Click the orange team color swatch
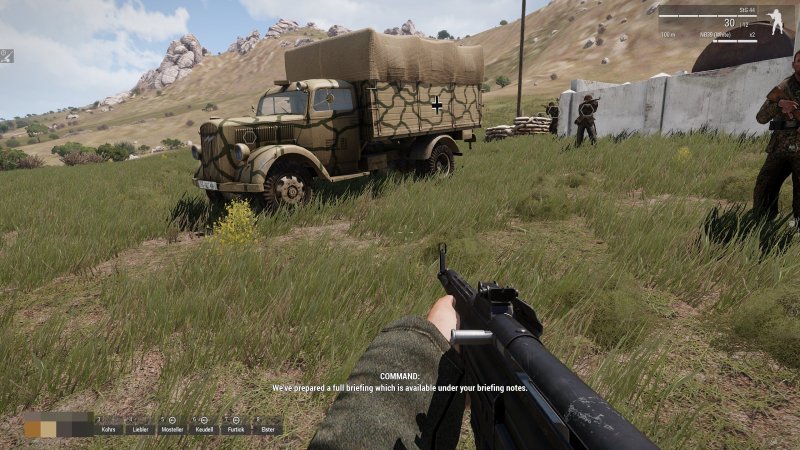 click(x=33, y=428)
